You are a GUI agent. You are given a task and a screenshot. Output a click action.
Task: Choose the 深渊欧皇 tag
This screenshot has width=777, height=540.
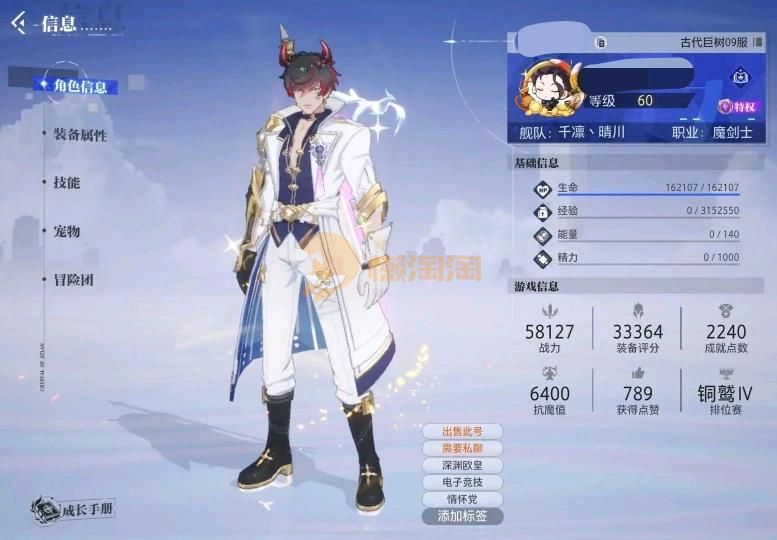pos(462,466)
